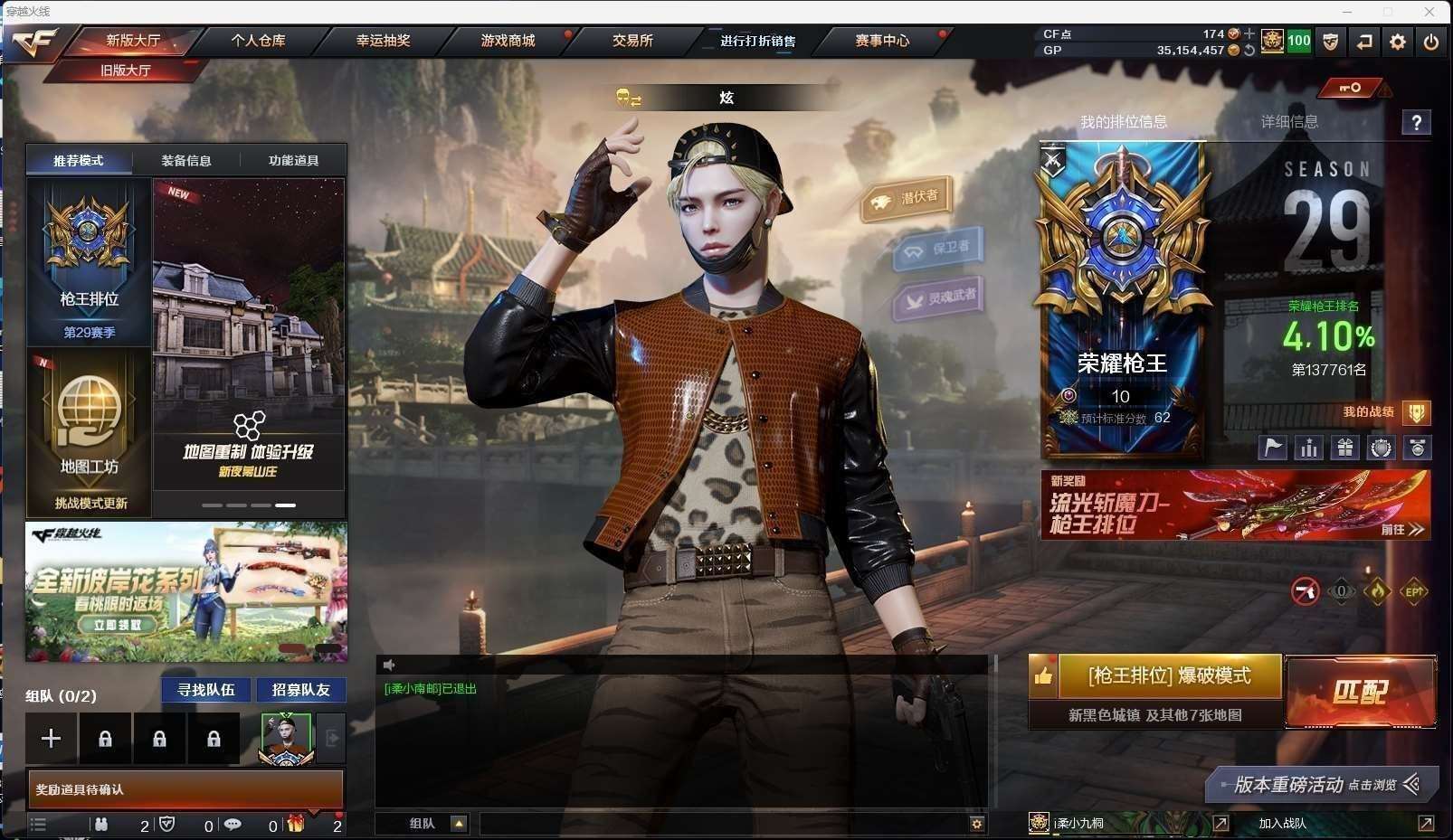
Task: Start matchmaking with the 匹配 button
Action: (x=1360, y=692)
